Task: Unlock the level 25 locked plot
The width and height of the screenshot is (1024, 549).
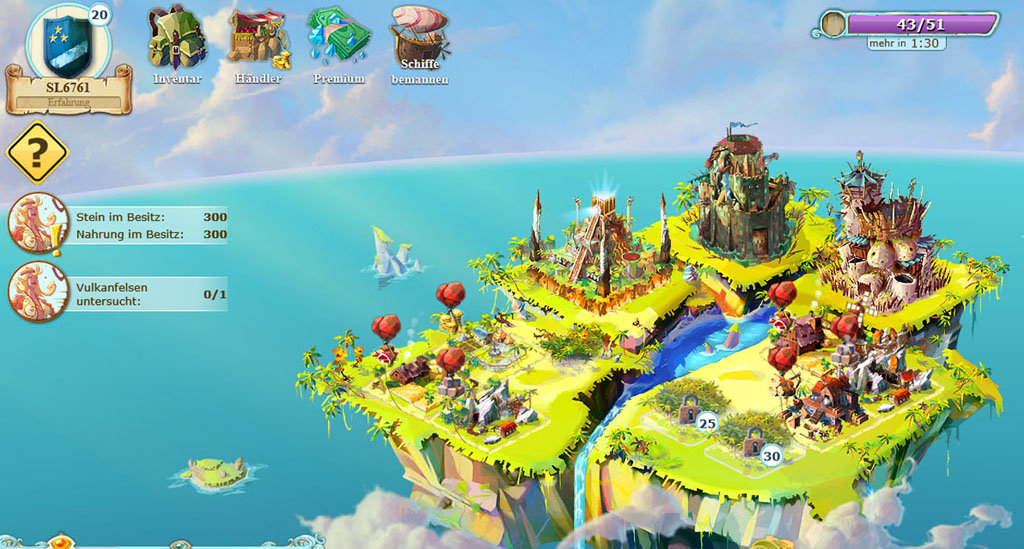Action: point(688,408)
